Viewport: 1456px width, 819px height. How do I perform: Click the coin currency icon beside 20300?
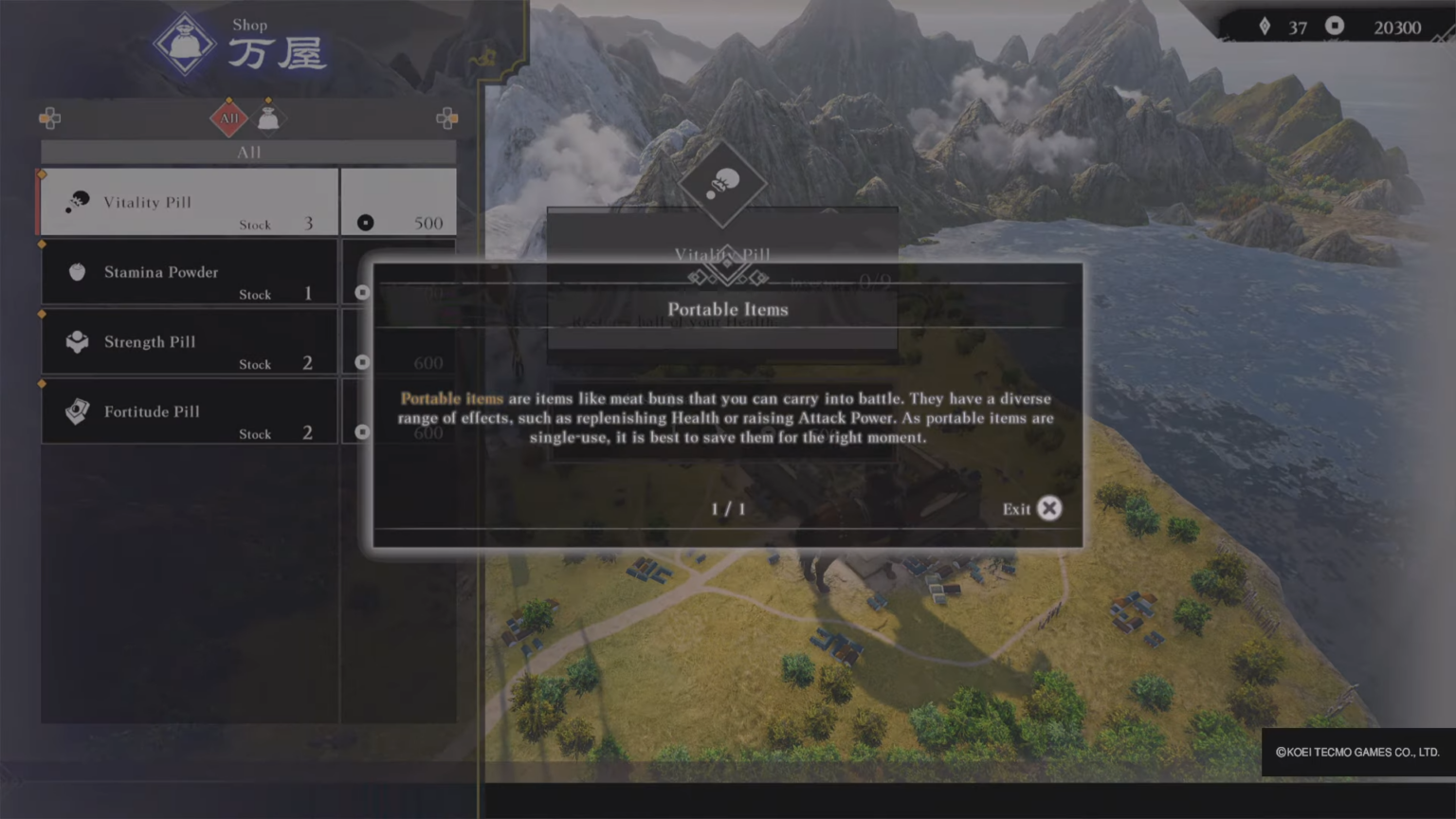[x=1335, y=27]
